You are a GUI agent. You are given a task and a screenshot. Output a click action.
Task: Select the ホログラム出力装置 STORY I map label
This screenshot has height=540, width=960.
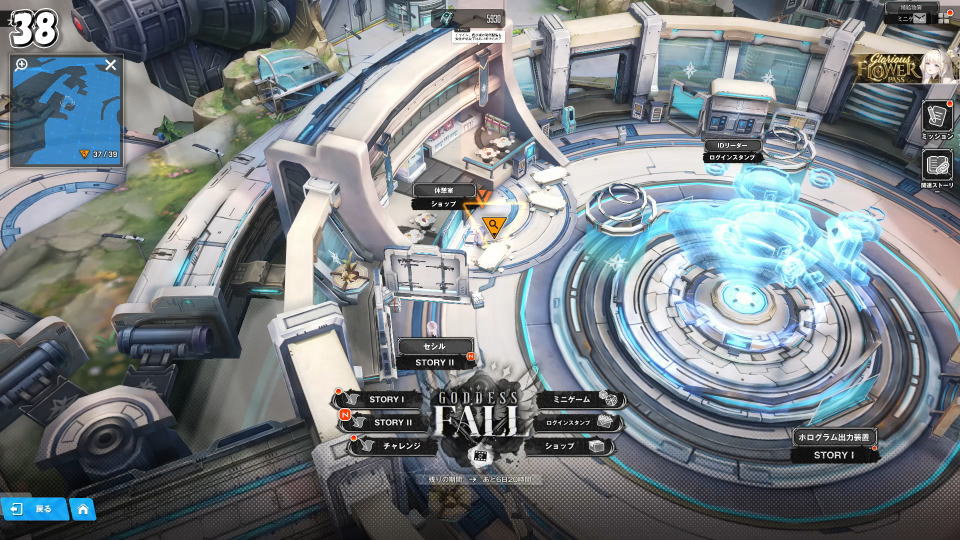coord(833,447)
